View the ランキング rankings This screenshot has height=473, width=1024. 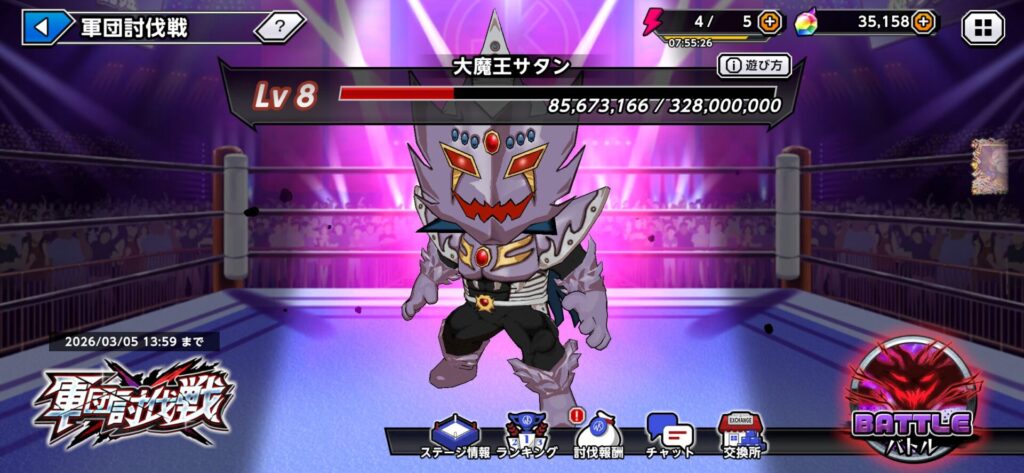click(x=526, y=437)
